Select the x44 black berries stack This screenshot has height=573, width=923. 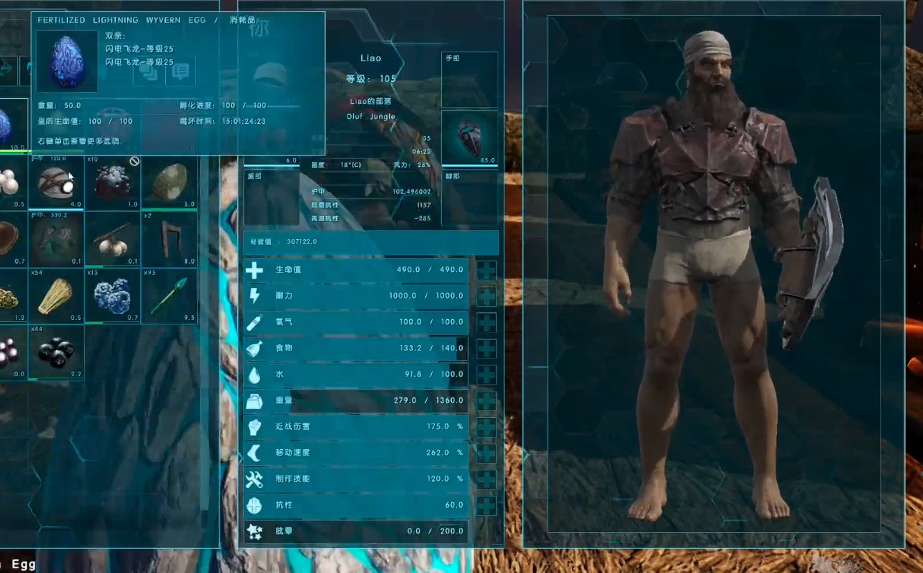(x=56, y=352)
